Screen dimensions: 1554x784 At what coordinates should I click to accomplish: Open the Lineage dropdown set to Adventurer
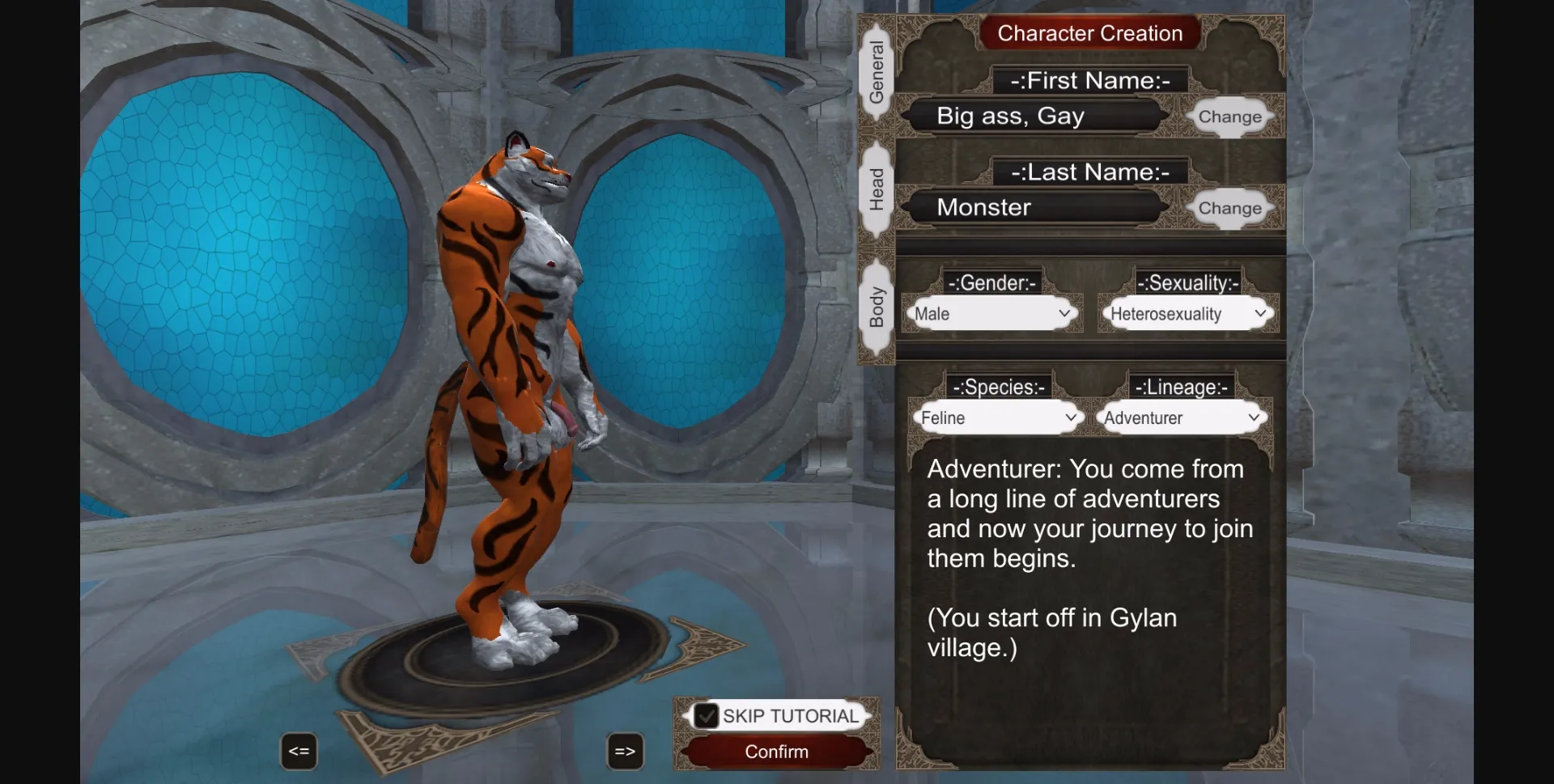point(1182,417)
